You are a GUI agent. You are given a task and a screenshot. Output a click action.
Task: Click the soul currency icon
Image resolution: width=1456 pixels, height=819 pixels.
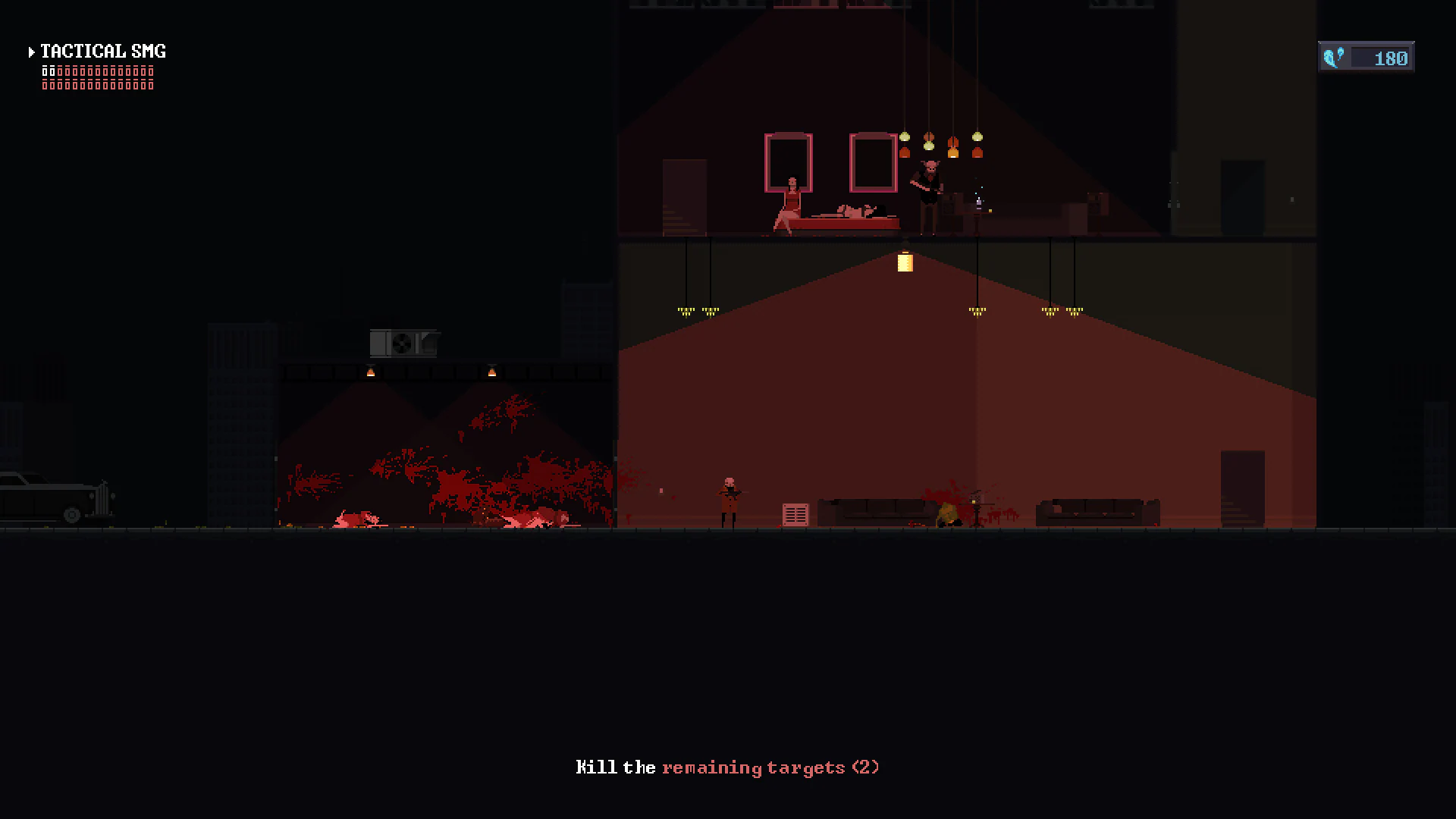(1335, 55)
